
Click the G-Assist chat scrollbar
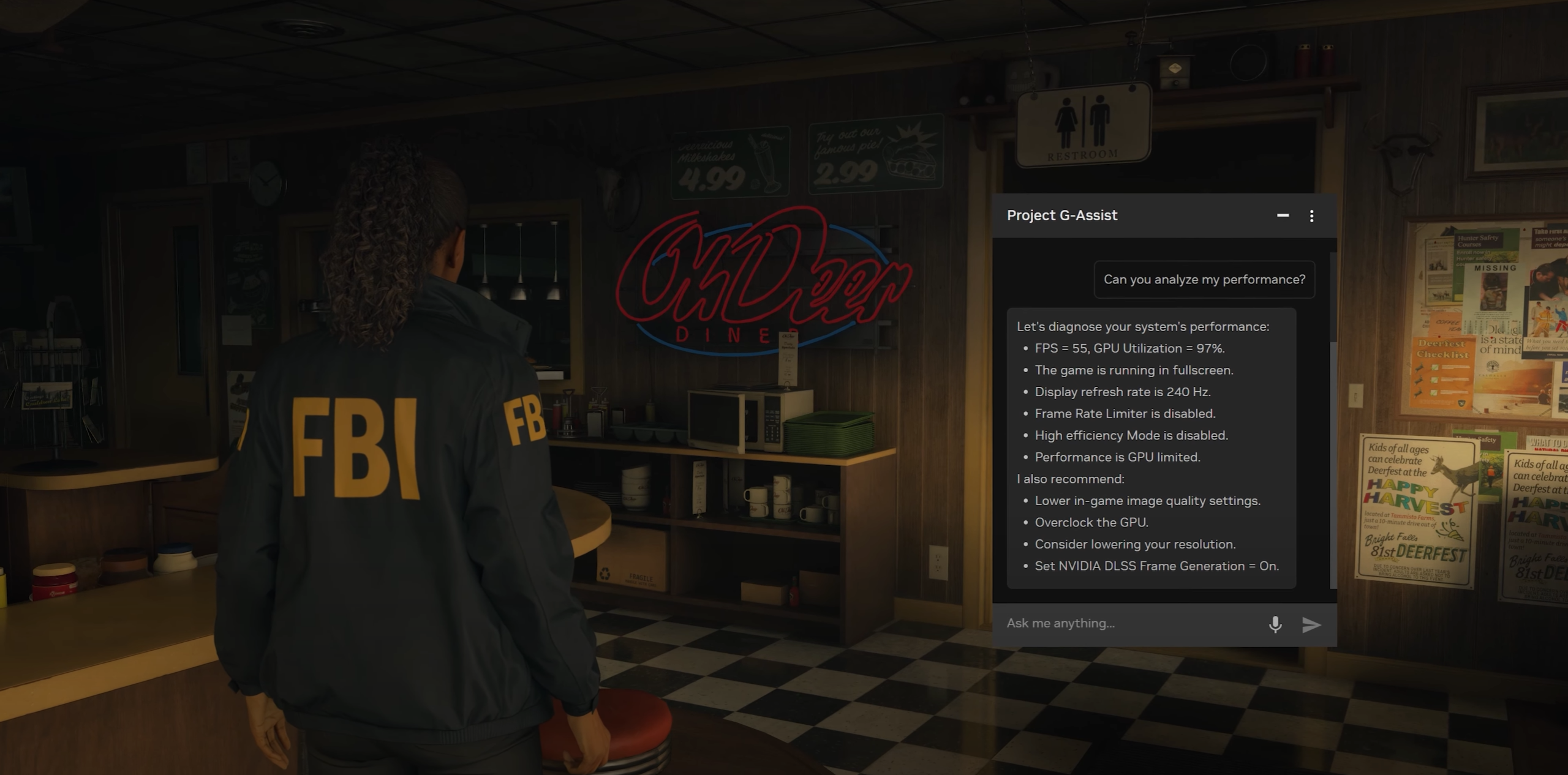click(x=1333, y=465)
